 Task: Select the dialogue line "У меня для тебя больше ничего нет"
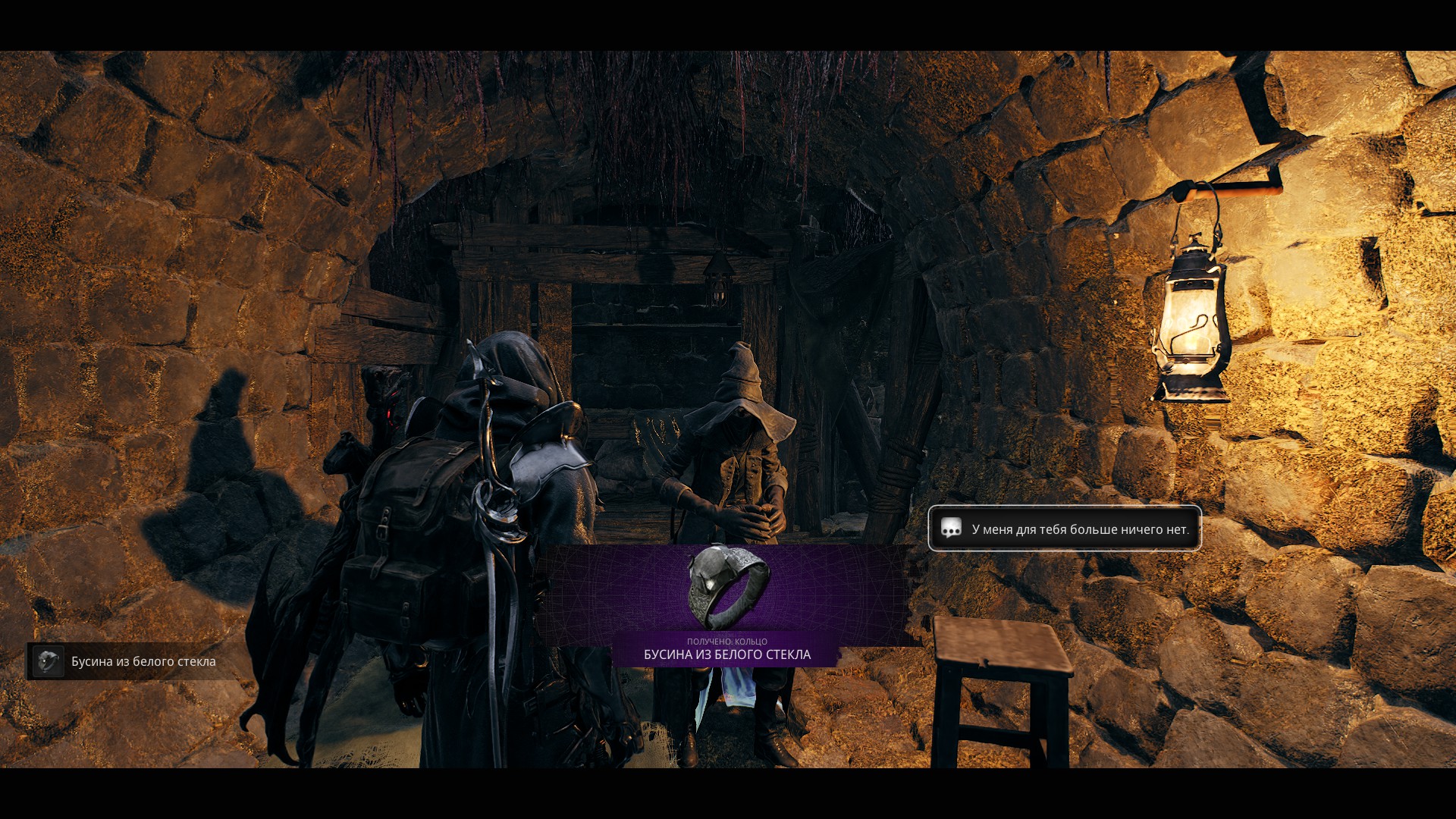(x=1065, y=529)
